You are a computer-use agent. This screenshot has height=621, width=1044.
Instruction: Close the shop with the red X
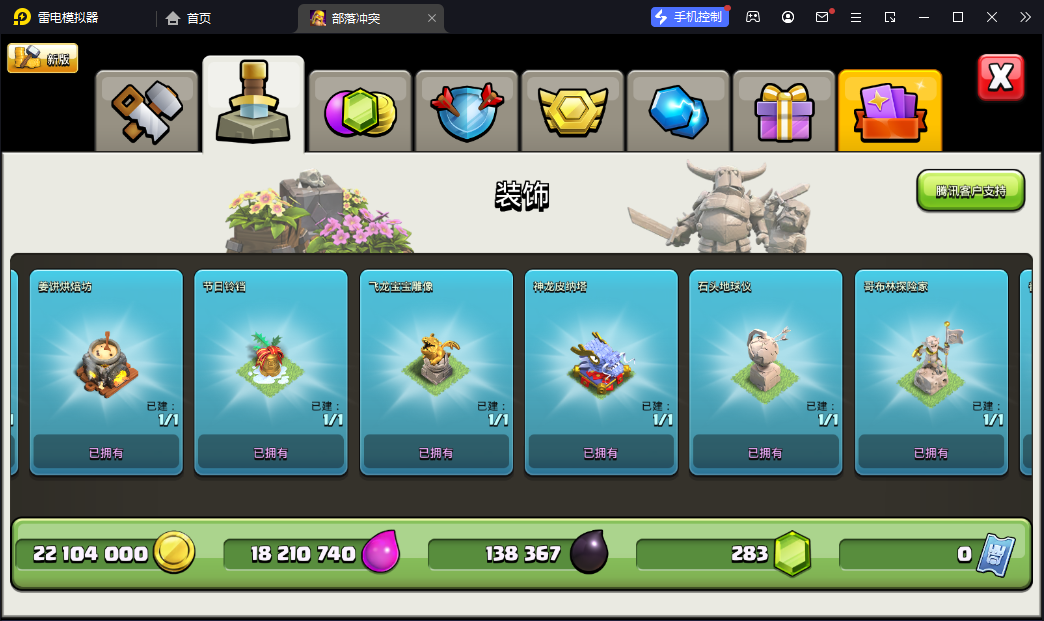click(x=1000, y=78)
